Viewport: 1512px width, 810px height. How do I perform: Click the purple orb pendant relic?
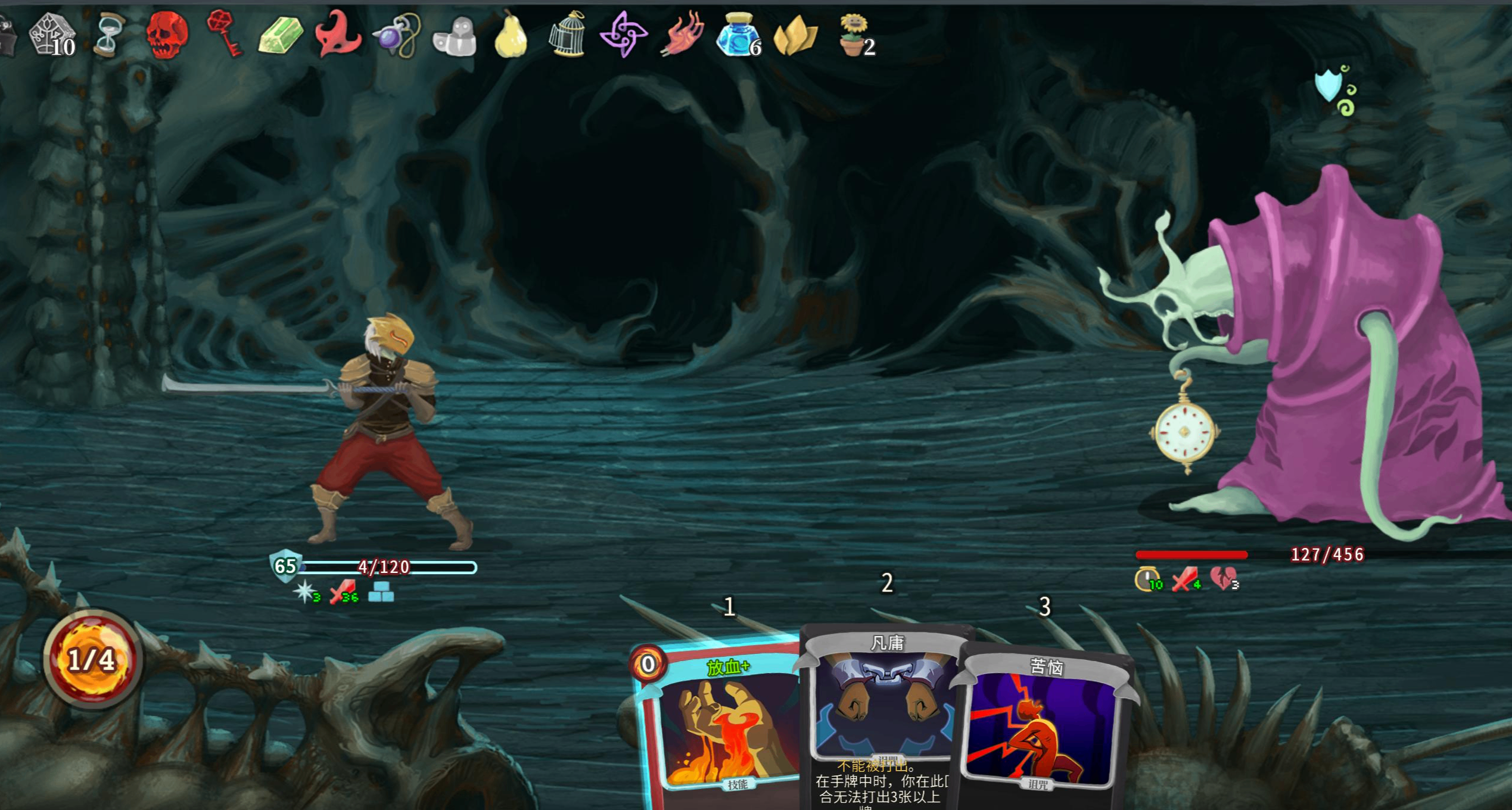pos(396,36)
